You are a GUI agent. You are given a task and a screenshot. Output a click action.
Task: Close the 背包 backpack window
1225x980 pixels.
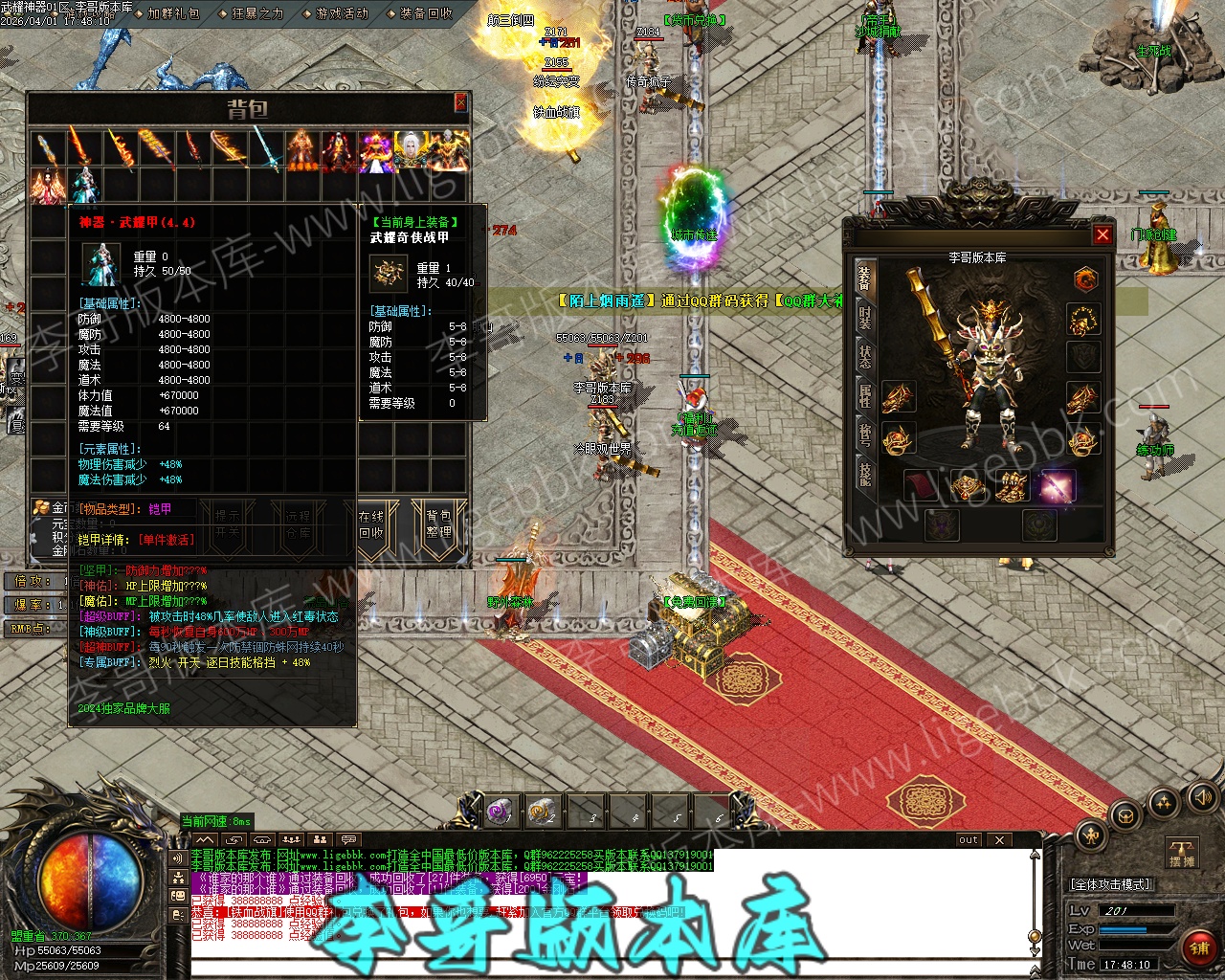tap(460, 102)
